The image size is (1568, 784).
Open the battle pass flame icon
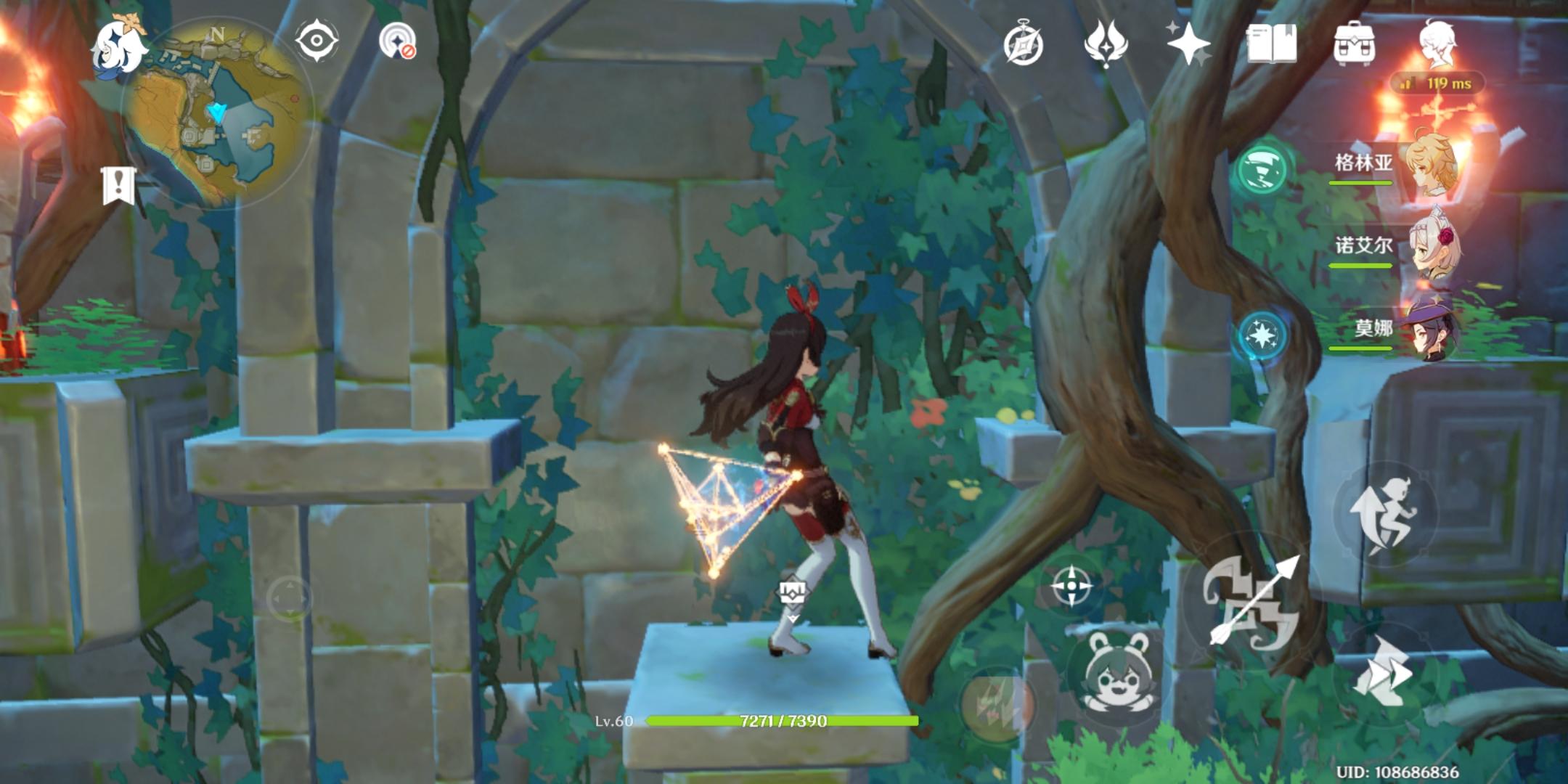1105,44
